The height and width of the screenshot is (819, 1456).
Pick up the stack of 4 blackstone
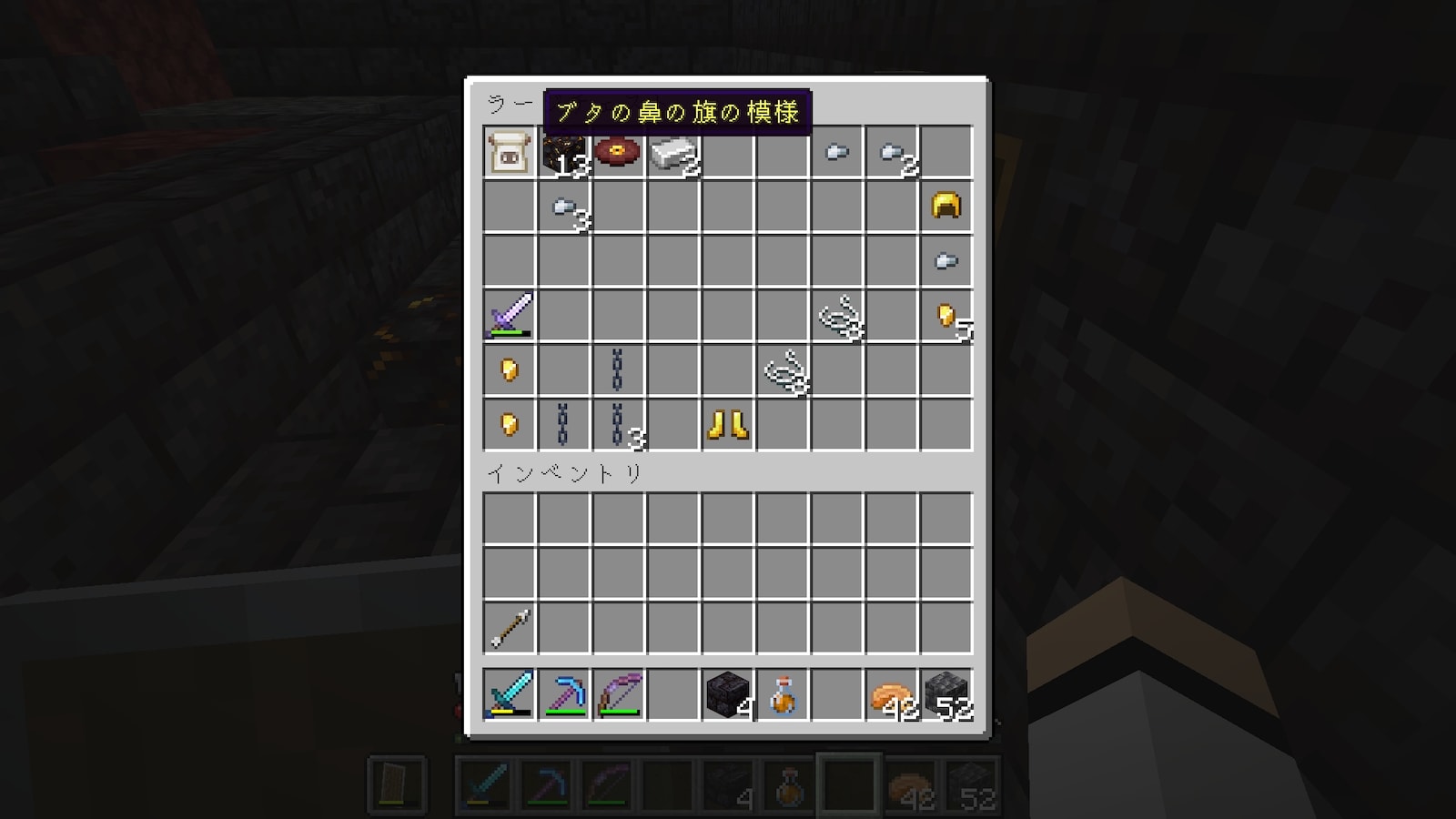728,694
